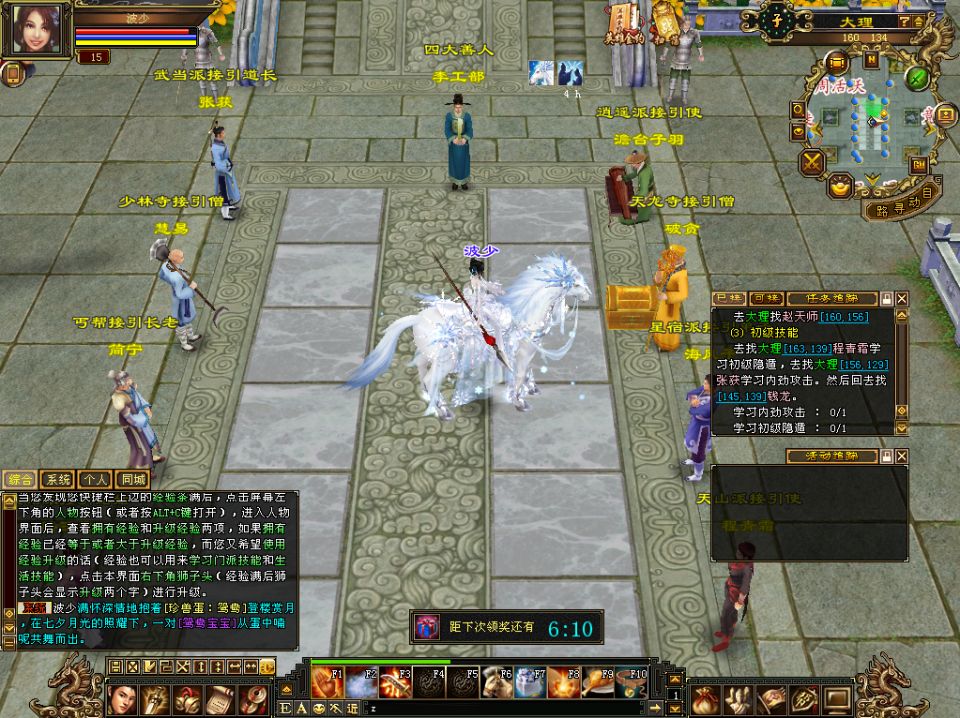This screenshot has height=718, width=960.
Task: Open the gold ingot shop button
Action: coord(842,185)
